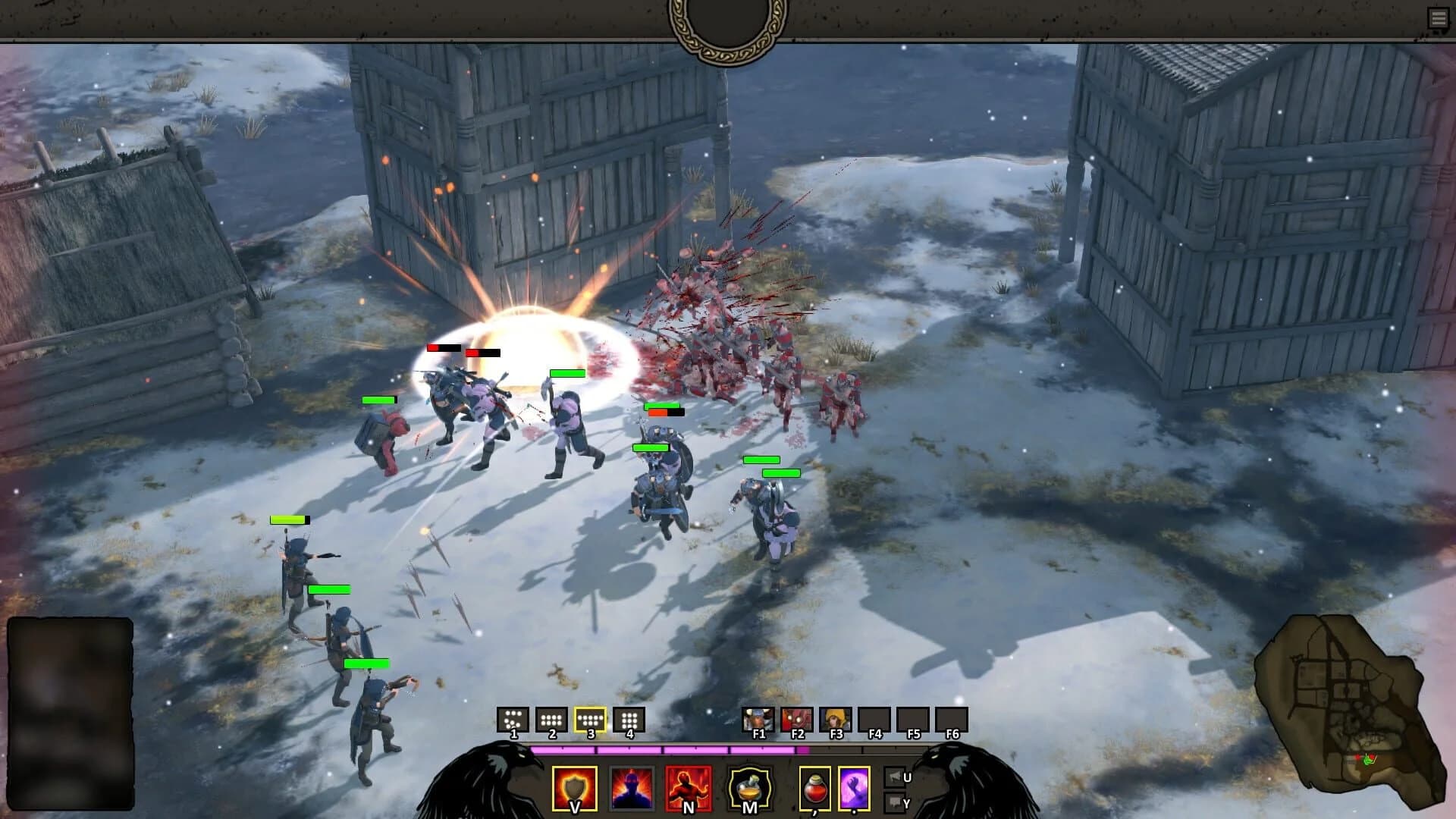Select the red creature portrait in slot F2
The image size is (1456, 819).
coord(797,718)
